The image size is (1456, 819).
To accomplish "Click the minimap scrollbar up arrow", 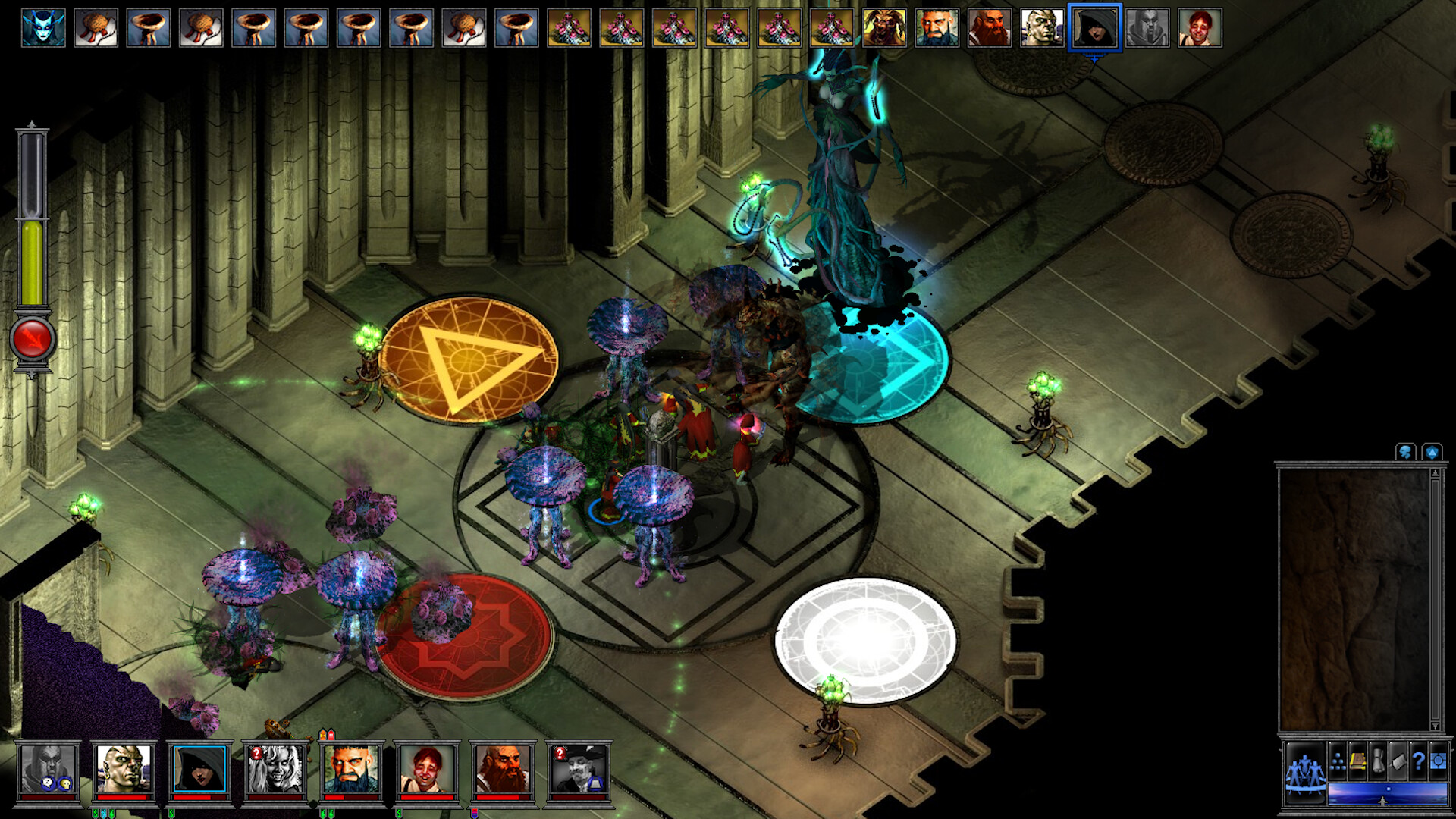I will (1436, 473).
